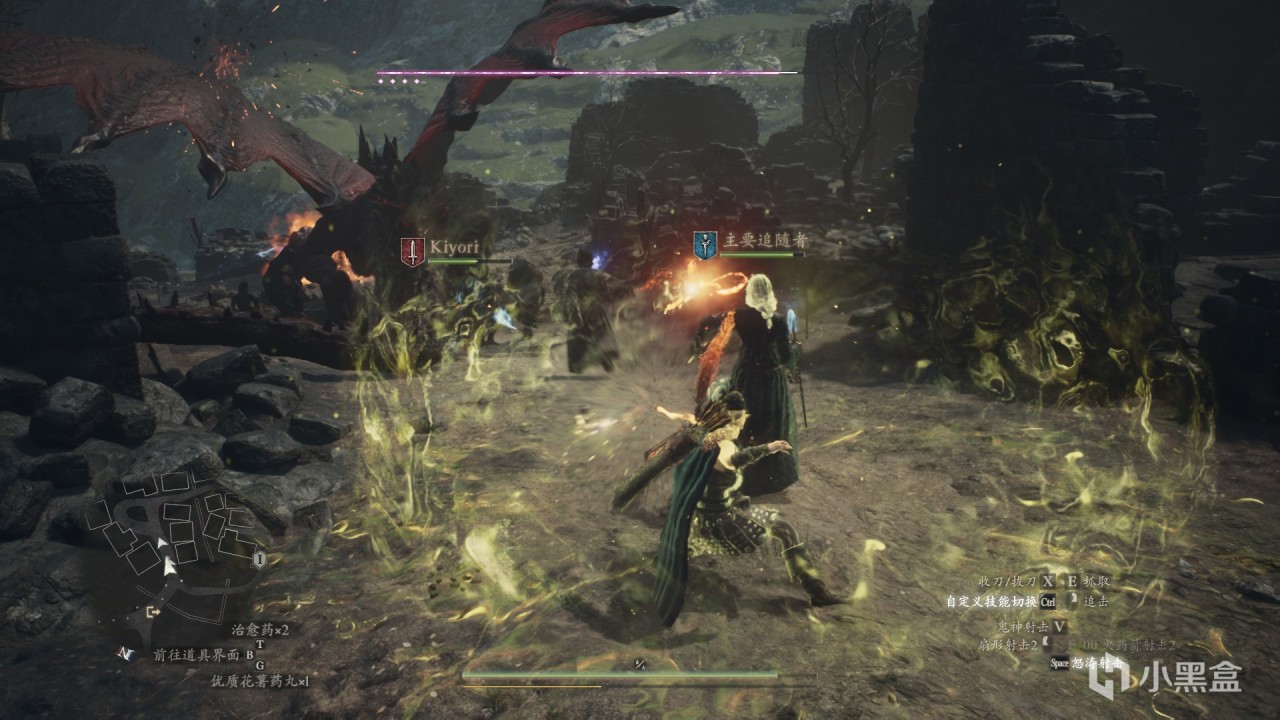This screenshot has width=1280, height=720.
Task: Select Kiyori's red sword vocation emblem
Action: 413,251
